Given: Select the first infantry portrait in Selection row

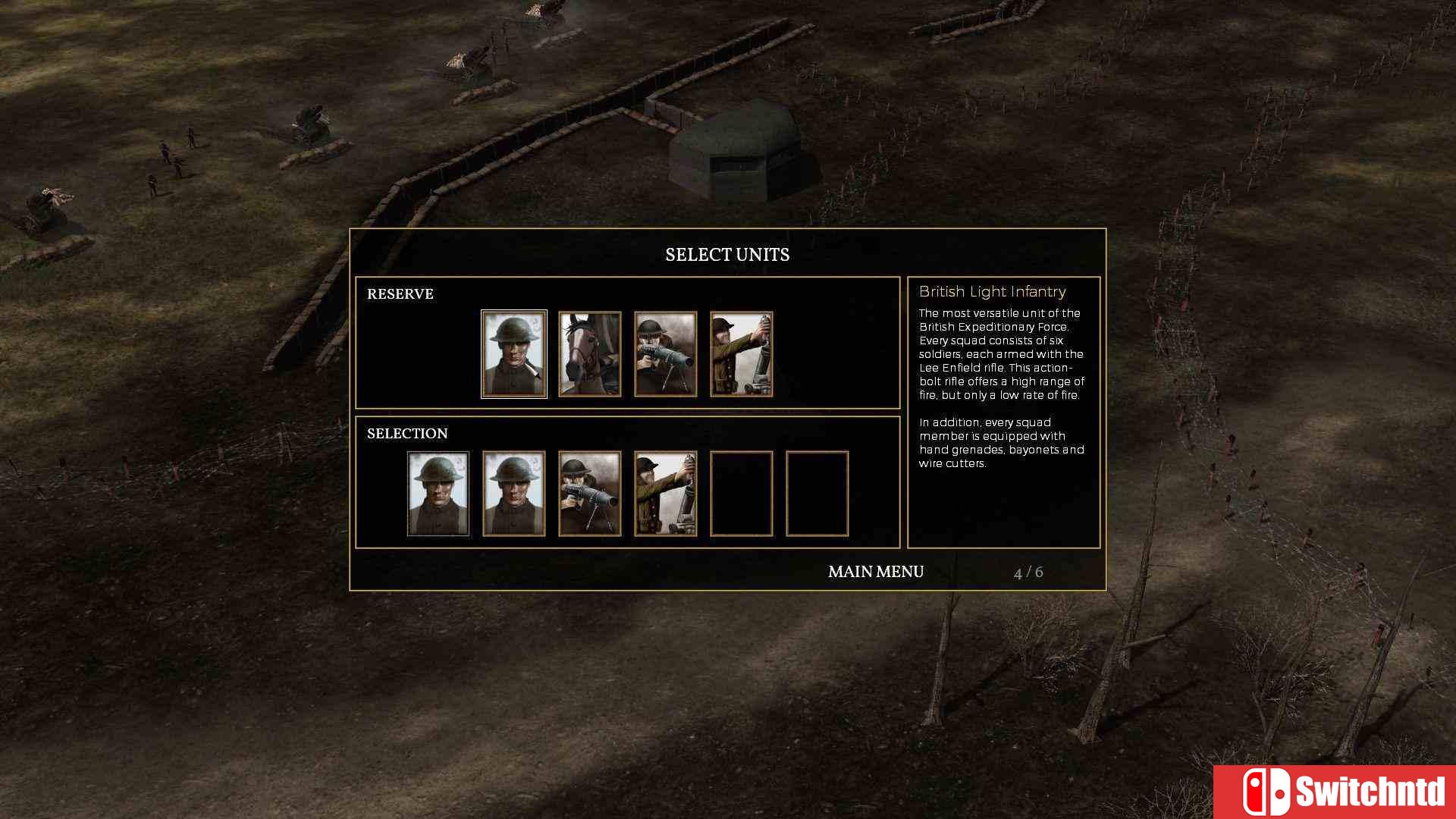Looking at the screenshot, I should point(438,494).
